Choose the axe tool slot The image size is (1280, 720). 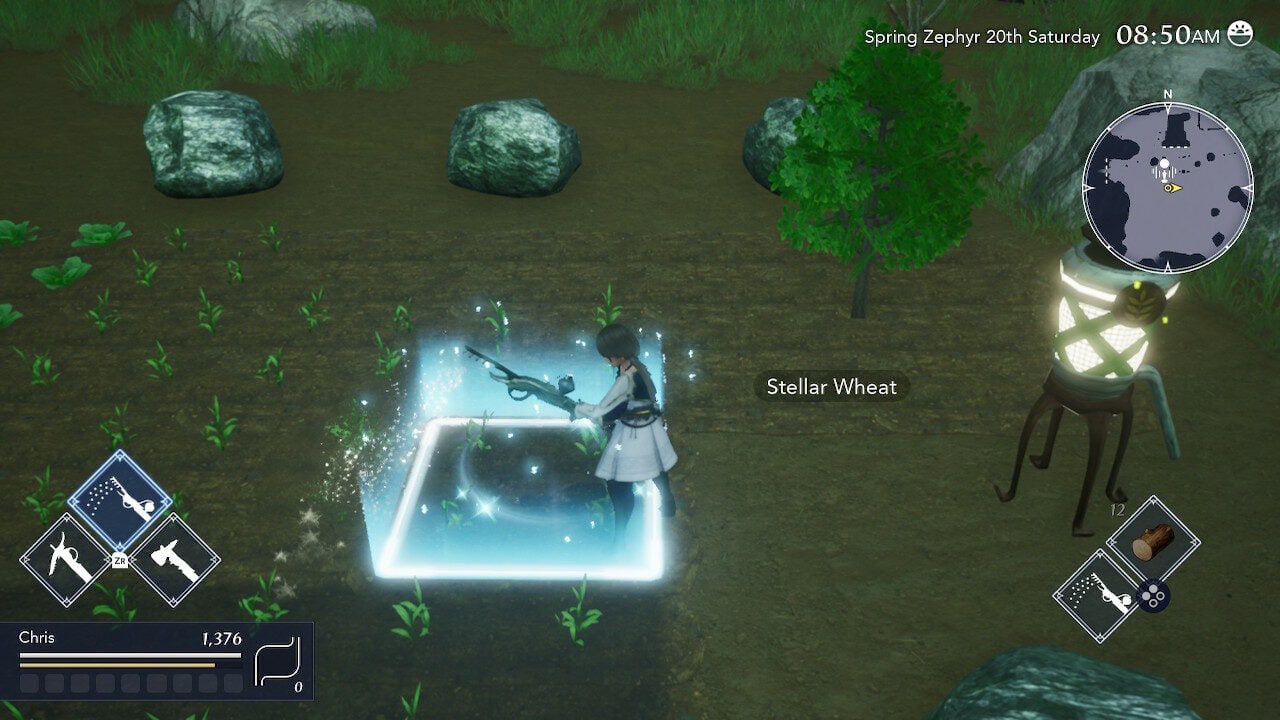tap(175, 561)
